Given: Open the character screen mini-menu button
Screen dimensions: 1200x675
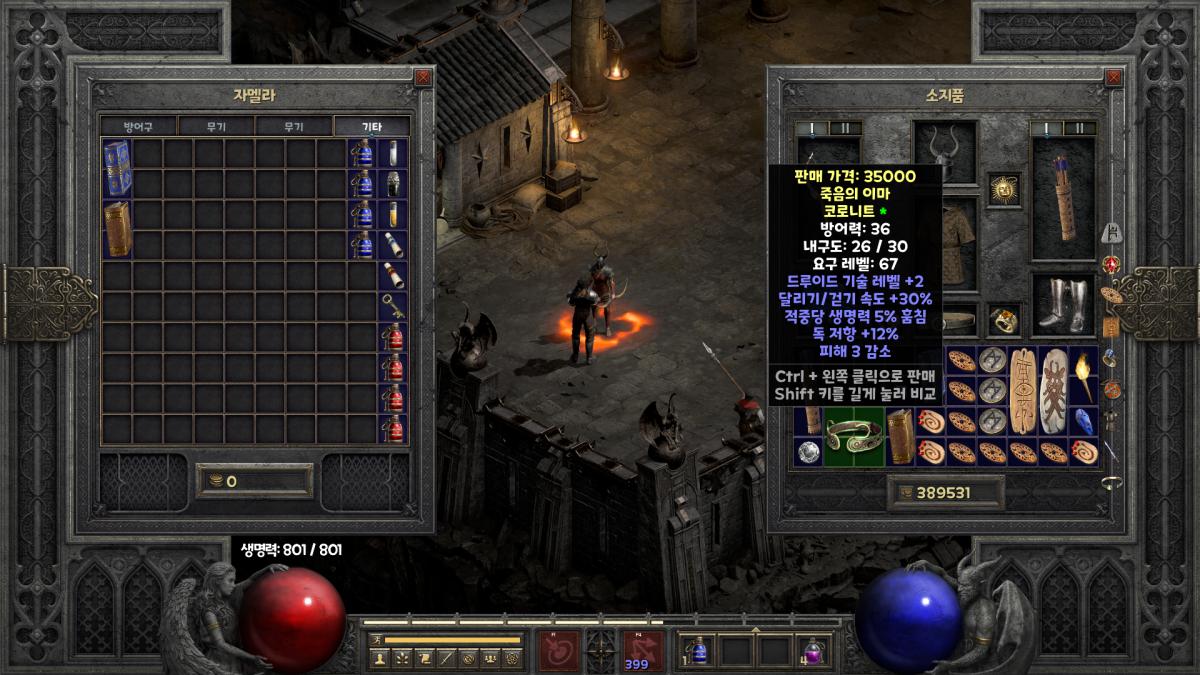Looking at the screenshot, I should point(379,659).
